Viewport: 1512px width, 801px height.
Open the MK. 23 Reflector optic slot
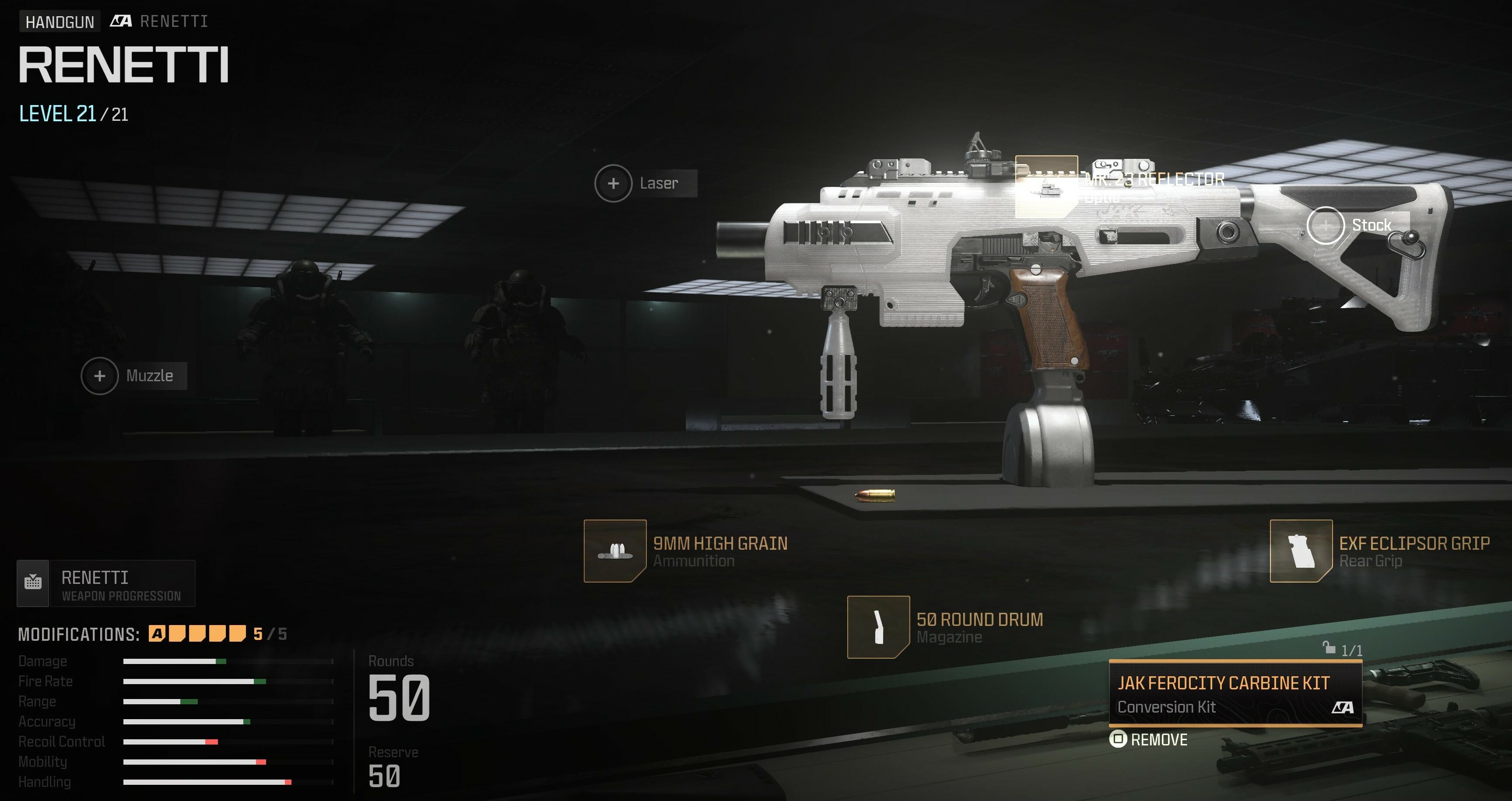tap(1046, 186)
